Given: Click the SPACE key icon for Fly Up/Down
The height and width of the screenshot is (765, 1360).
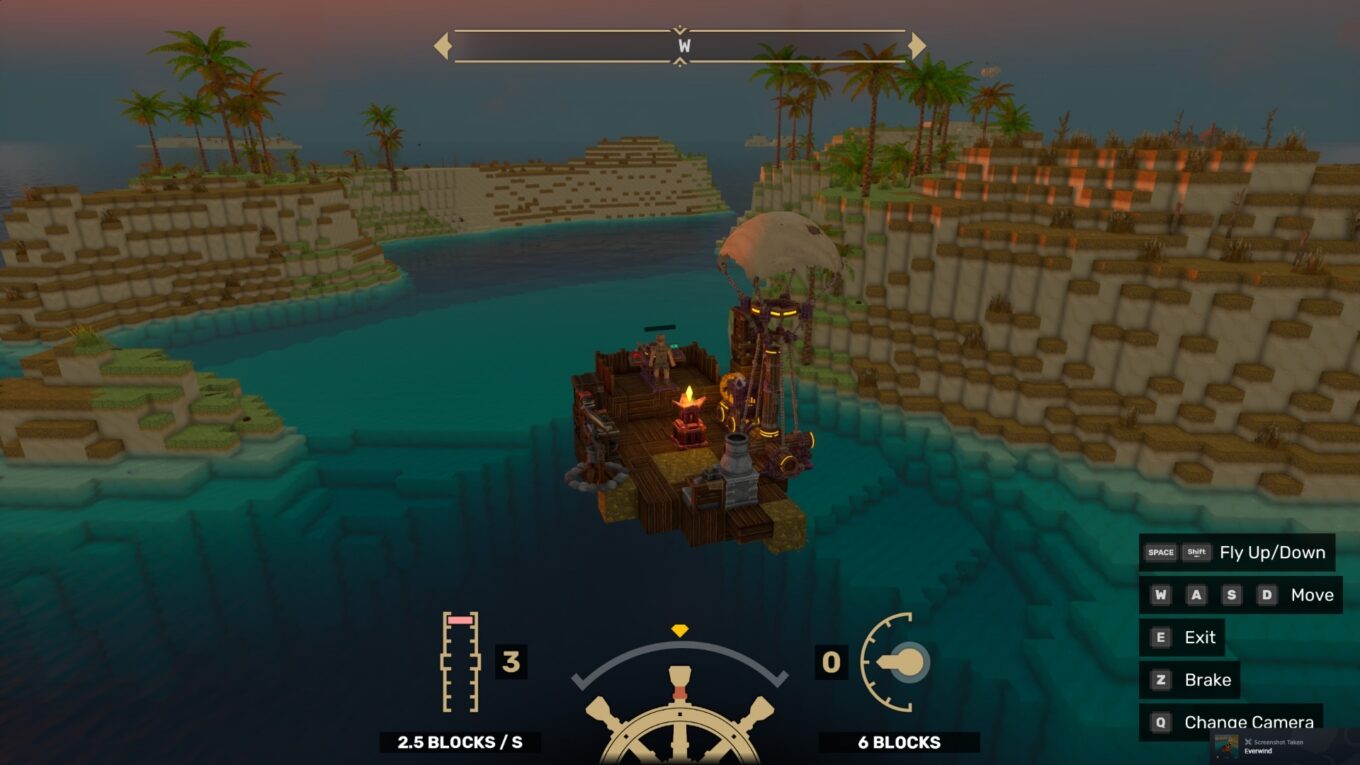Looking at the screenshot, I should [x=1161, y=551].
